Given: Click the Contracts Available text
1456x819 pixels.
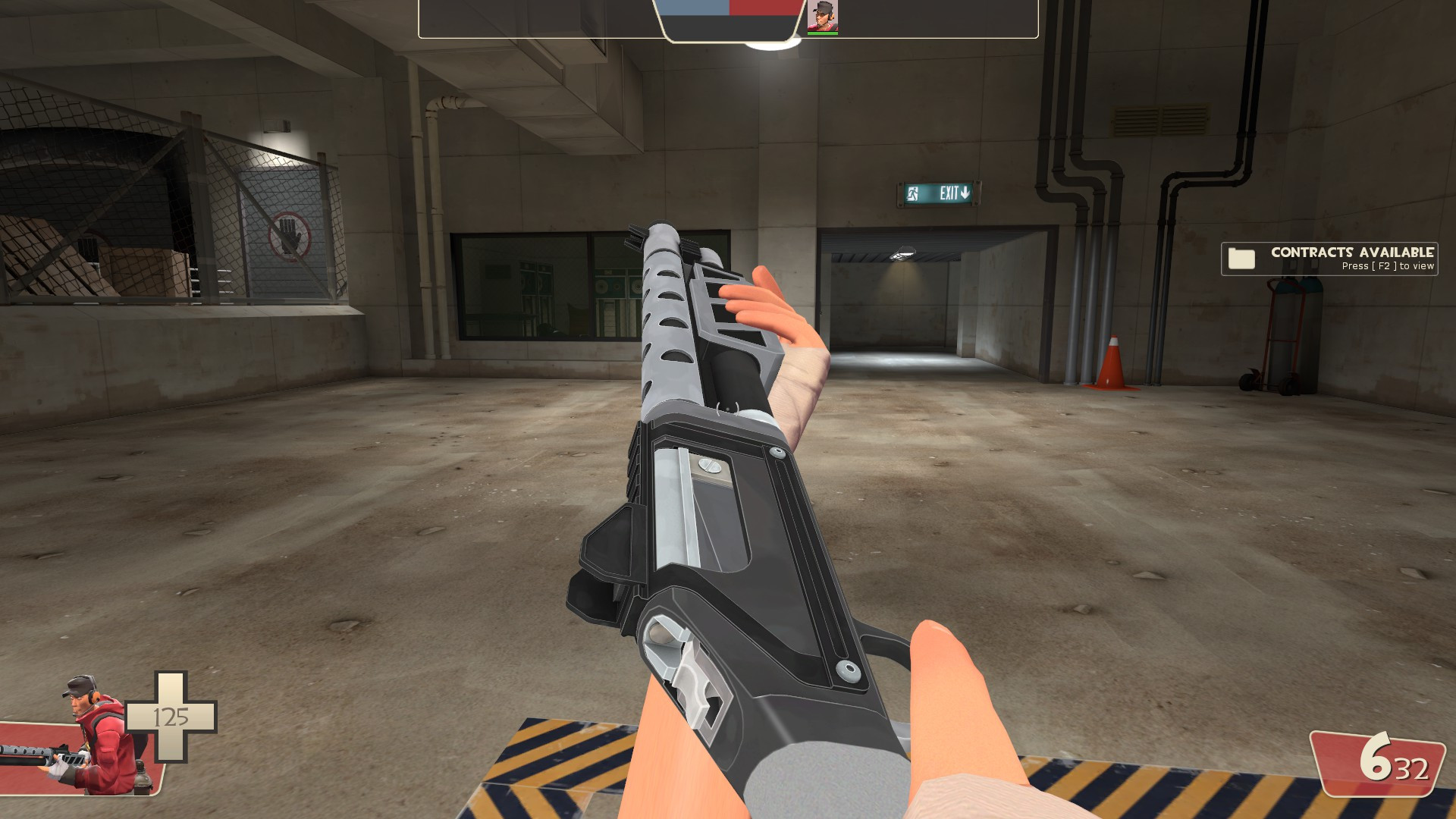Looking at the screenshot, I should coord(1351,253).
